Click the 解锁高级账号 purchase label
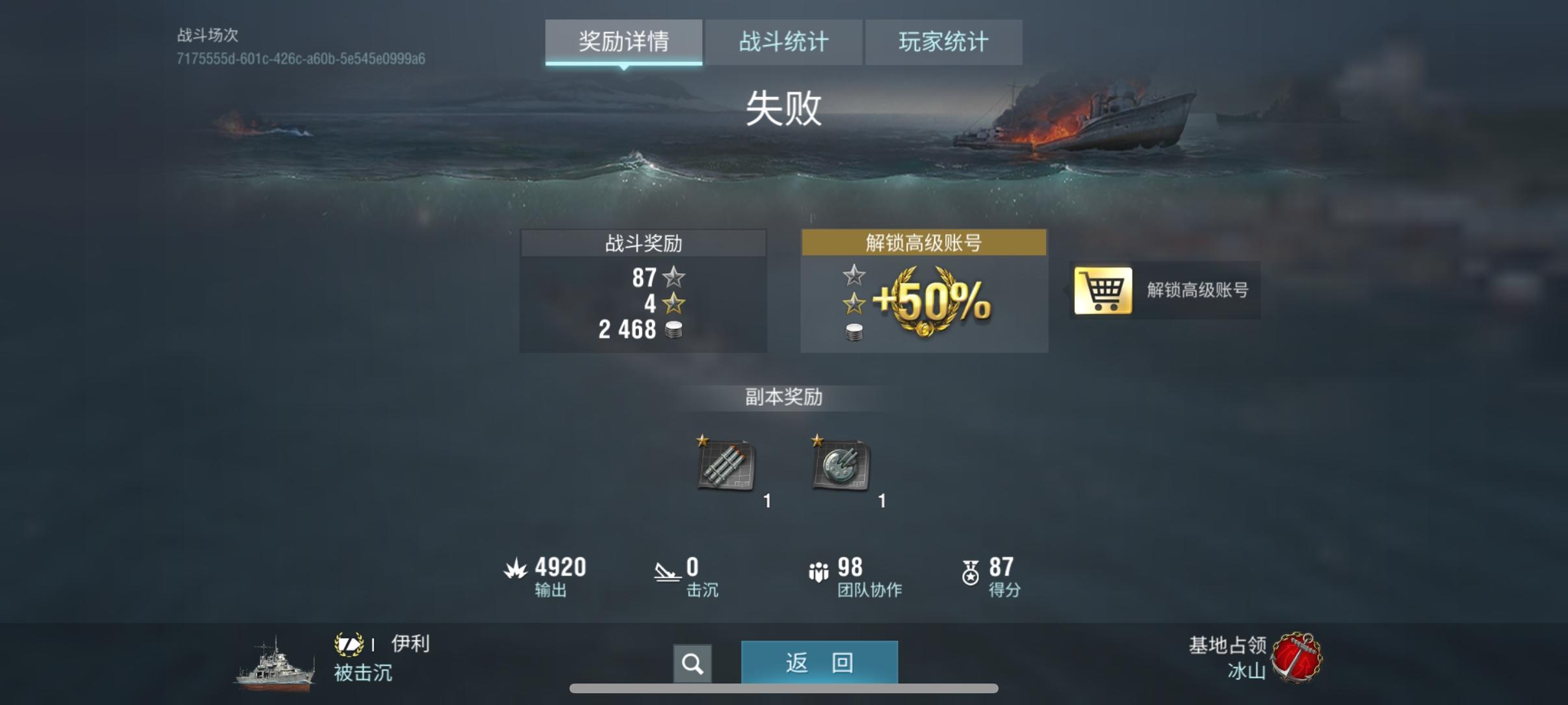 1201,291
